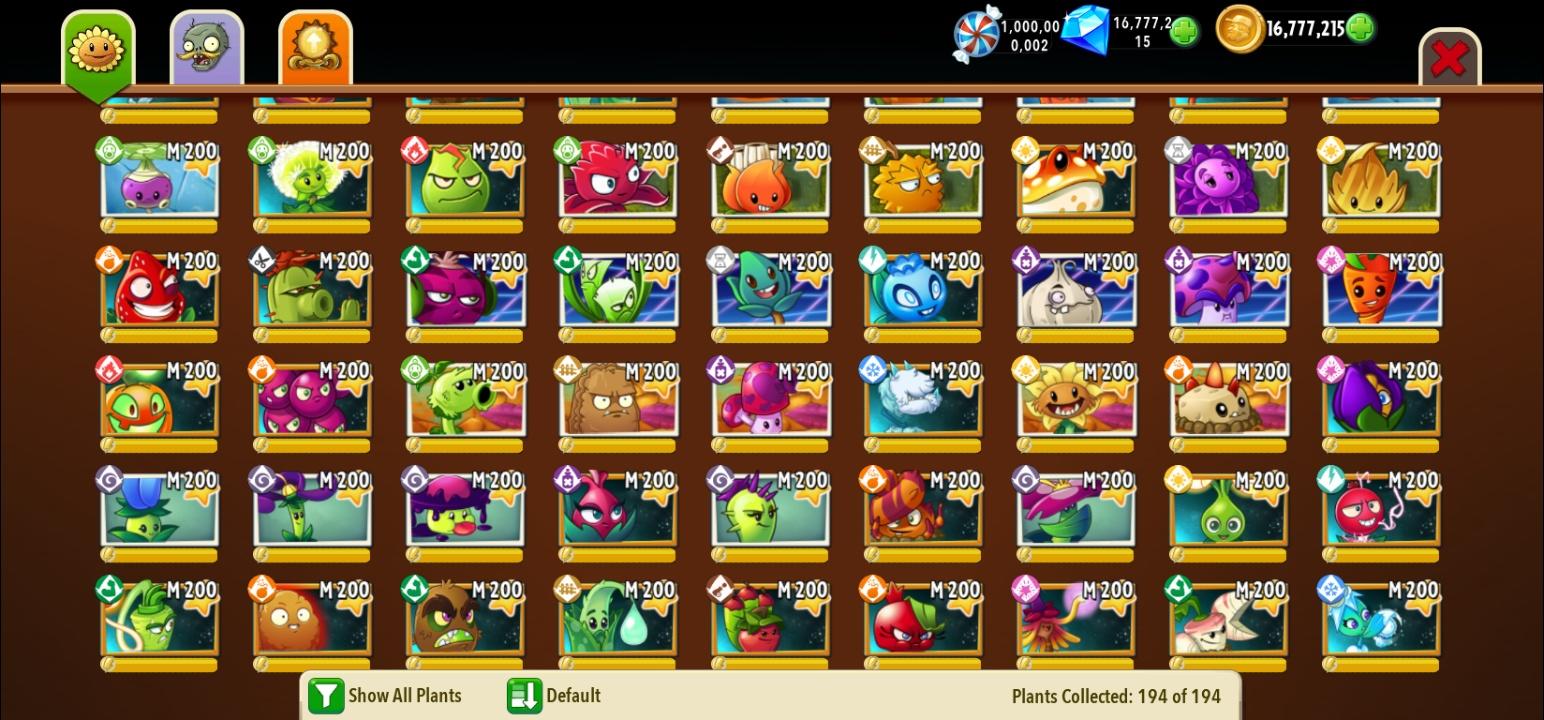
Task: Click the Plants Collected 194 of 194 label
Action: coord(1116,695)
